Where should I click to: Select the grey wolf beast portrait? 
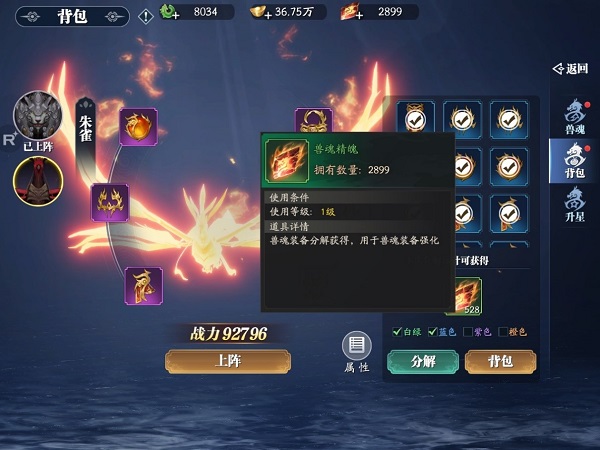(38, 118)
